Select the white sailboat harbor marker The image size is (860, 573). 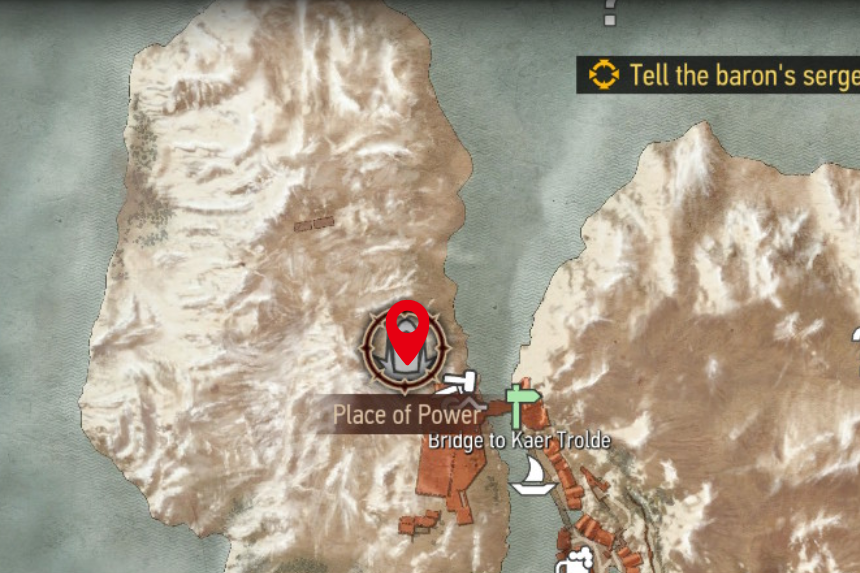533,475
